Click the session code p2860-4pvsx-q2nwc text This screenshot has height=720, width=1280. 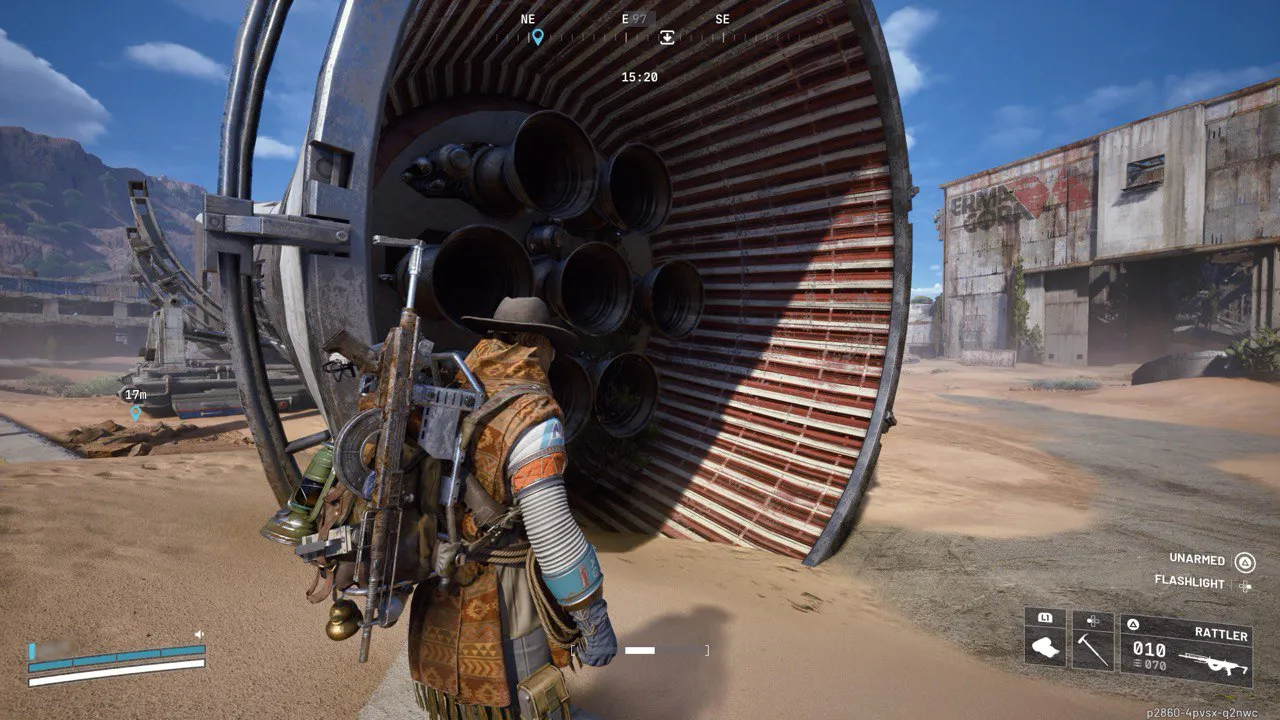(x=1202, y=711)
